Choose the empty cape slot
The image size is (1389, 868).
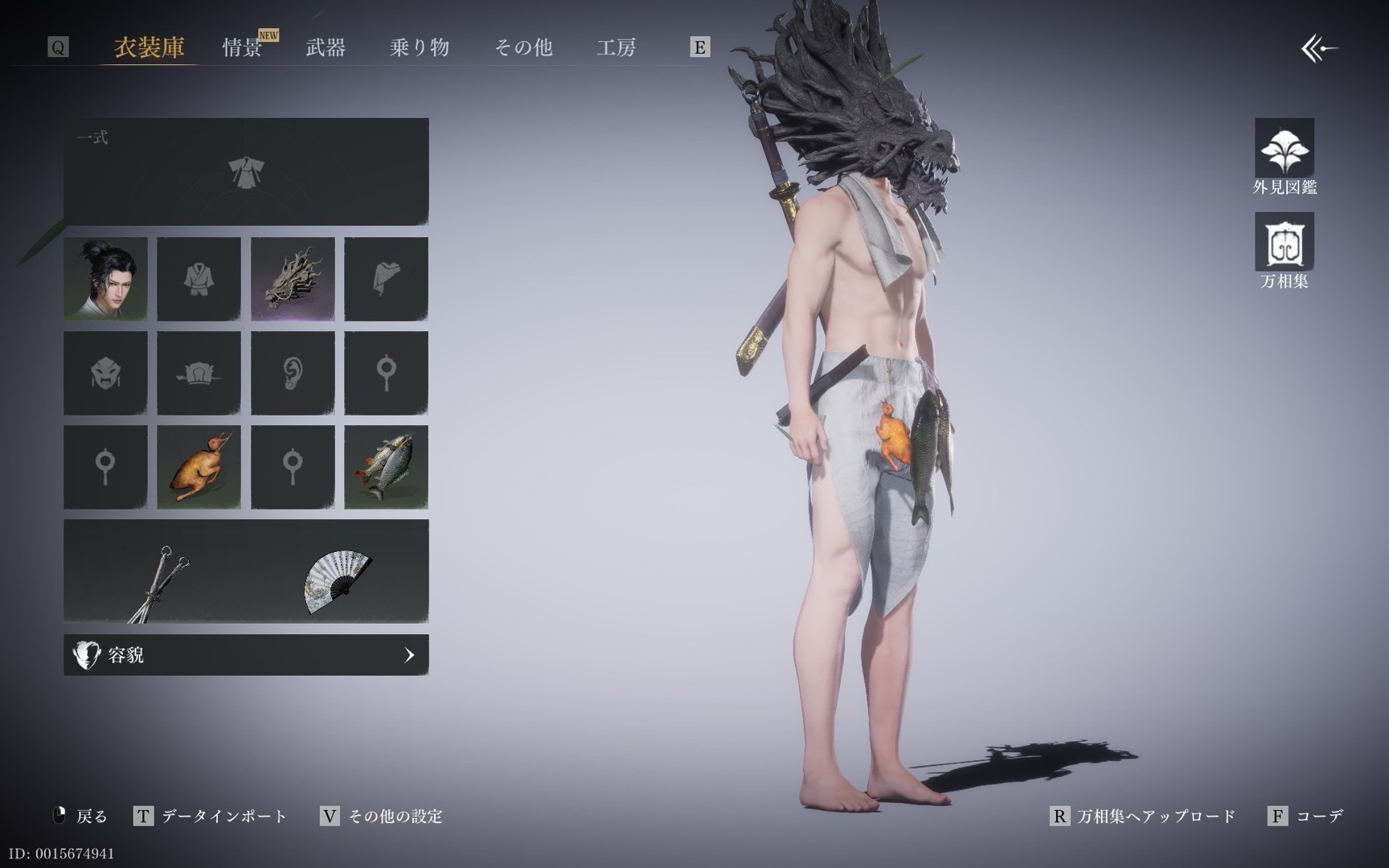click(386, 279)
